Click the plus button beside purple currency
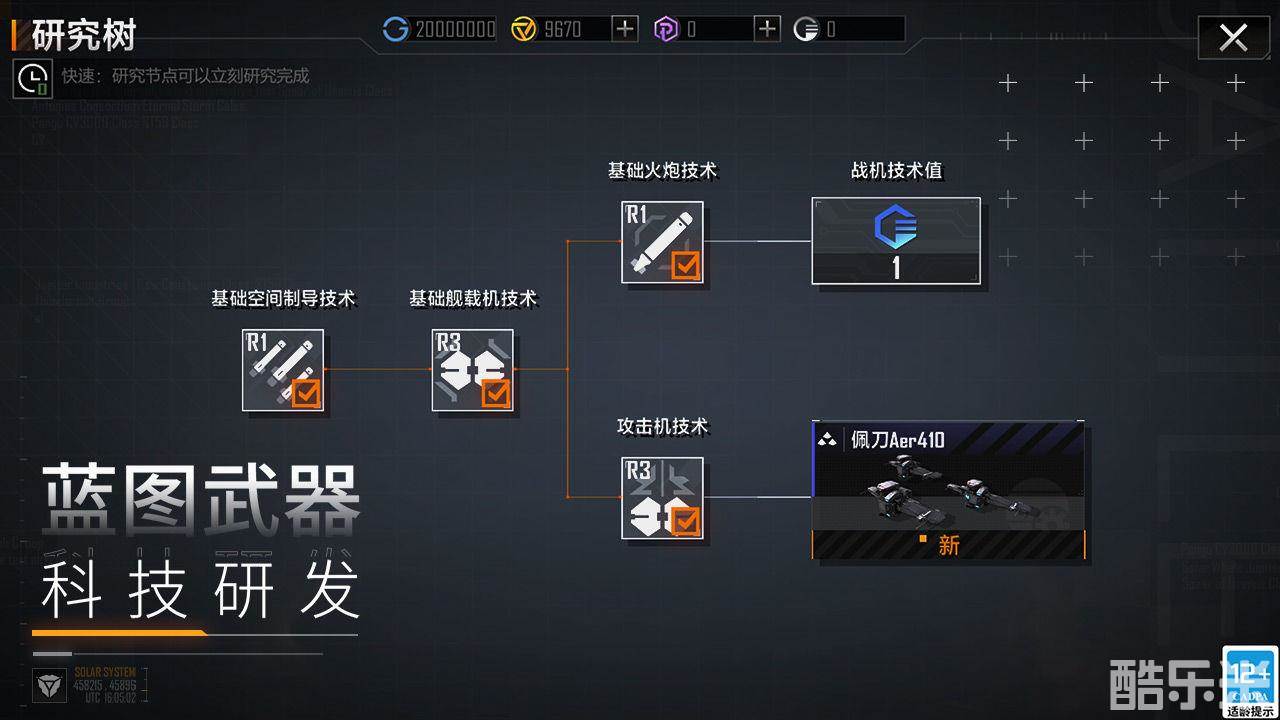Screen dimensions: 1280x720 pyautogui.click(x=766, y=29)
